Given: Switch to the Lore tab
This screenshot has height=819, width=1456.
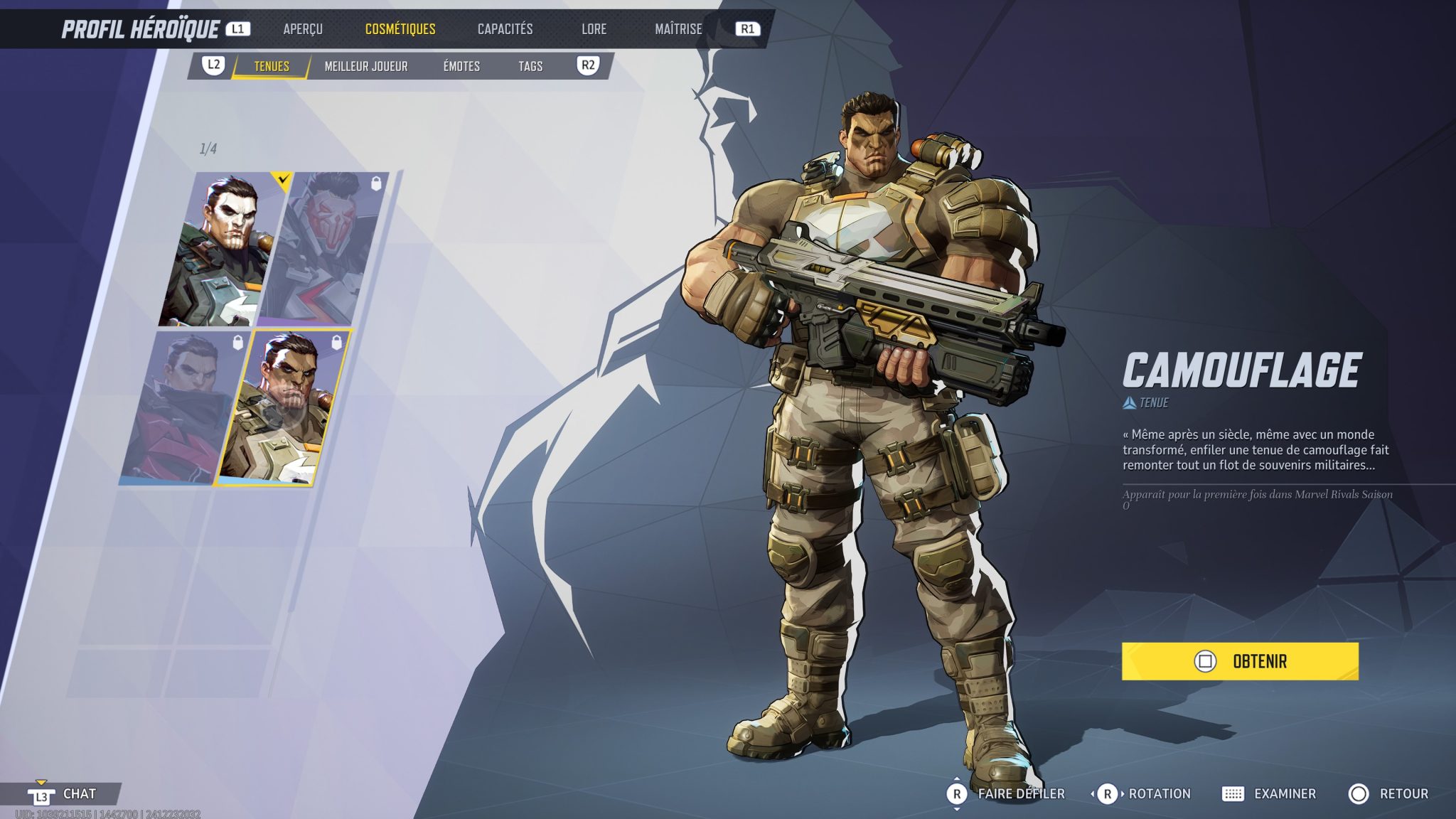Looking at the screenshot, I should point(594,30).
